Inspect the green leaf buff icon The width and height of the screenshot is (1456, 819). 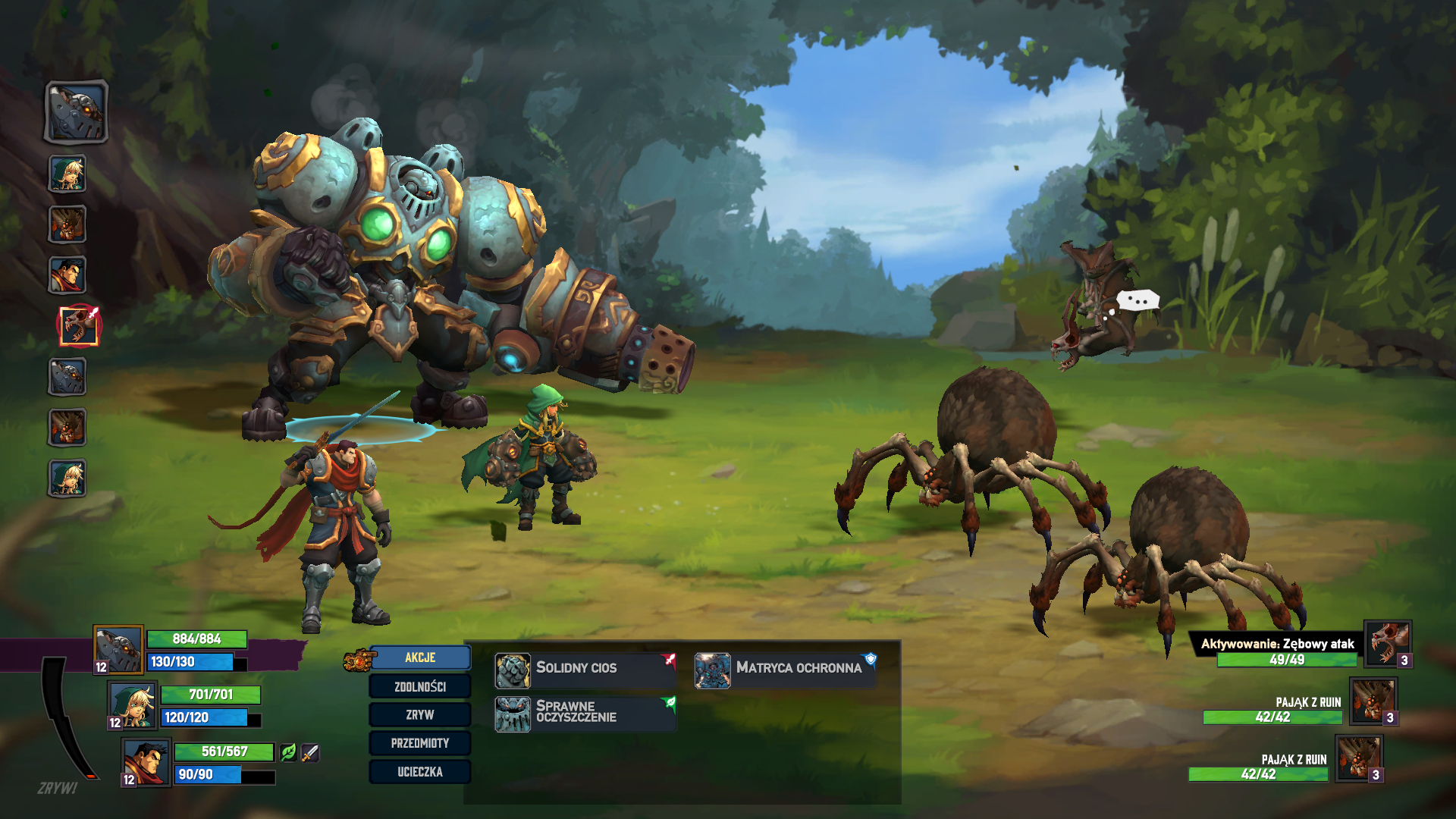[x=288, y=752]
